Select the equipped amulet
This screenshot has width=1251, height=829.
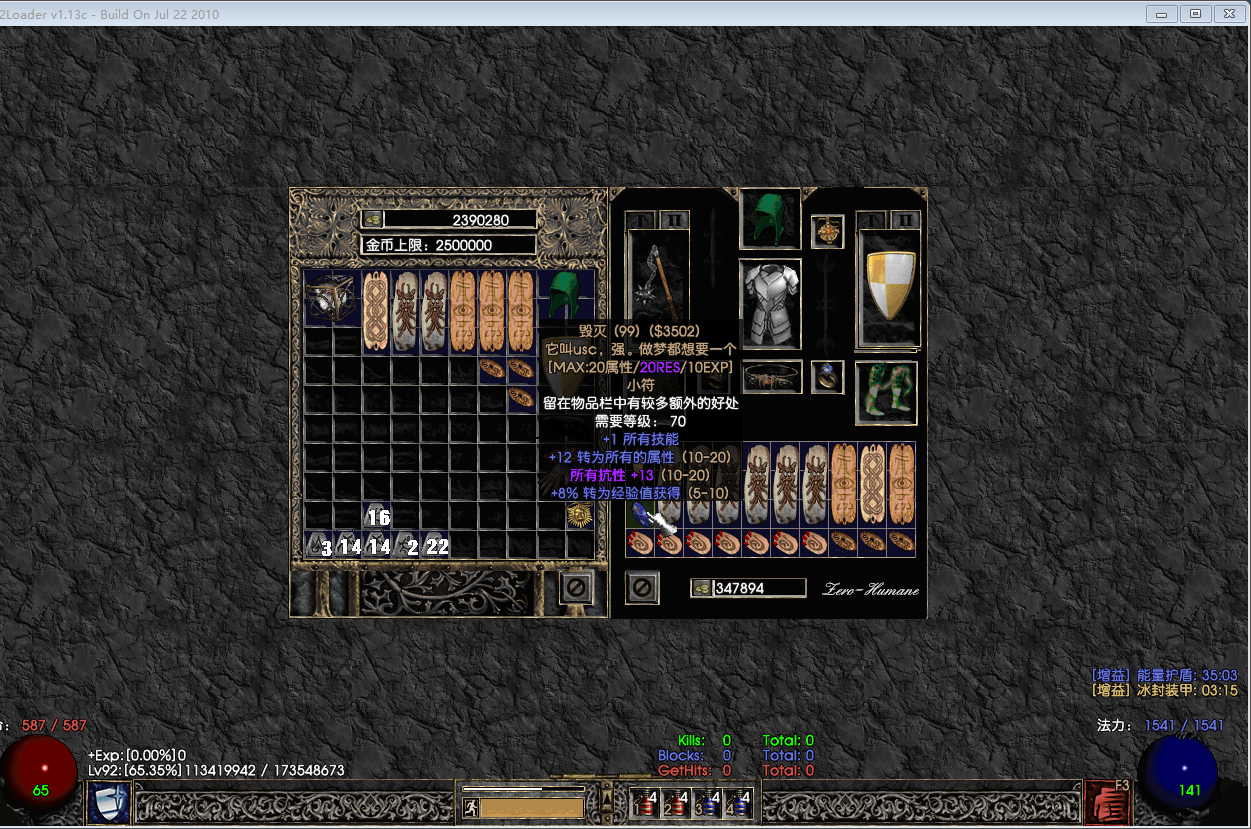coord(827,232)
